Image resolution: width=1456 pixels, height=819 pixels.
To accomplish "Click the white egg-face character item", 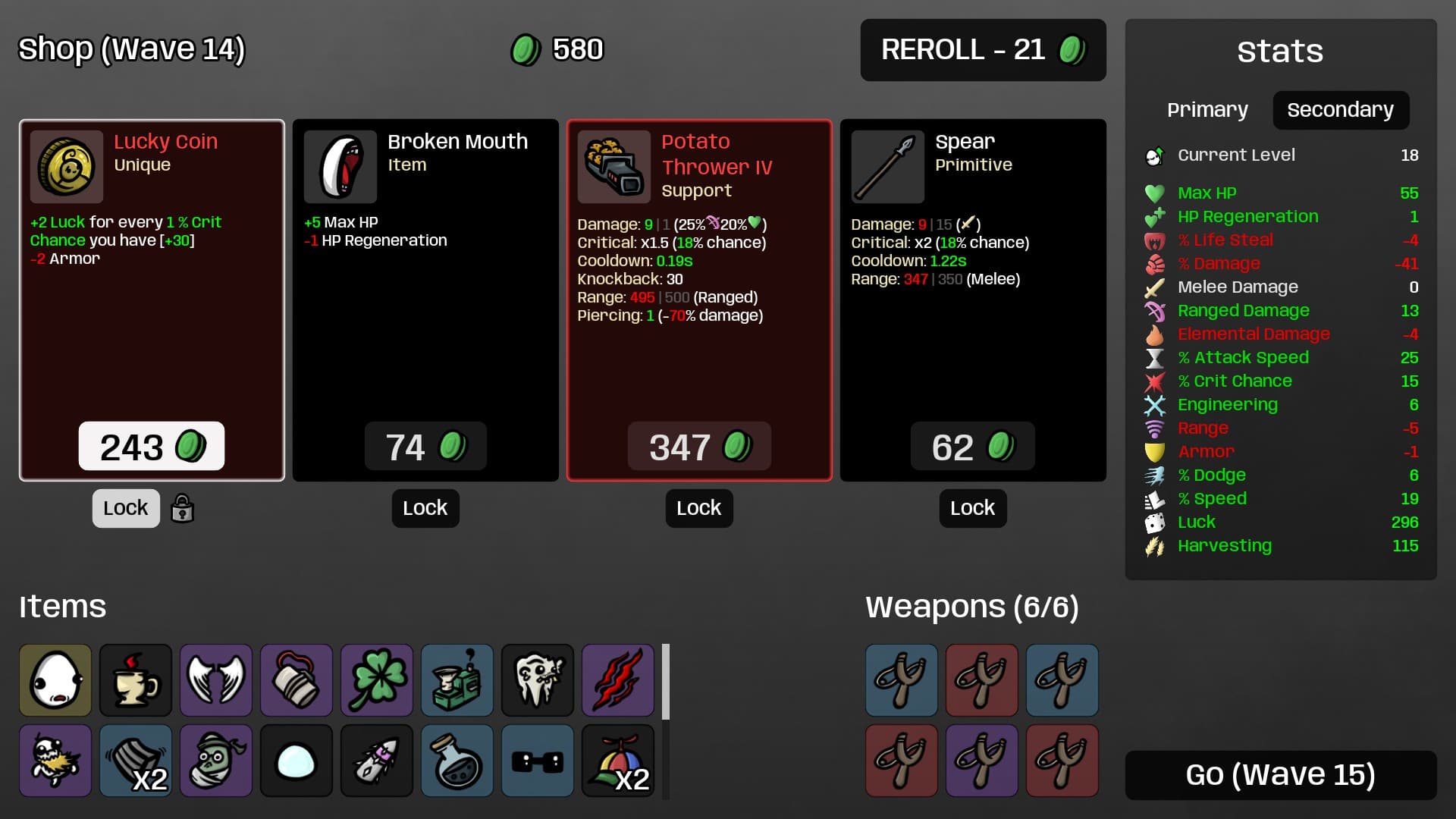I will pyautogui.click(x=55, y=680).
